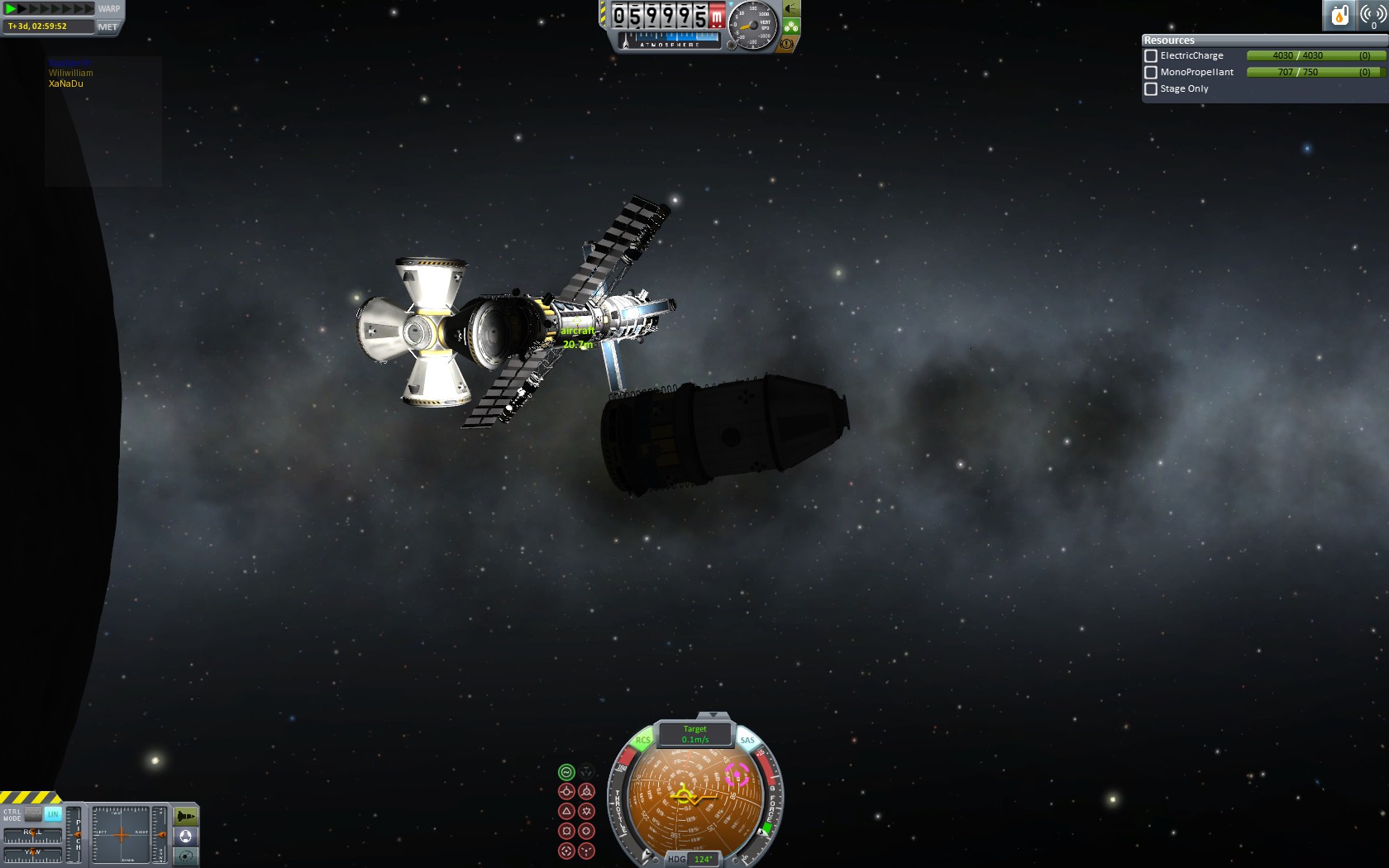Viewport: 1389px width, 868px height.
Task: Click the Target velocity readout to switch speed mode
Action: point(694,735)
